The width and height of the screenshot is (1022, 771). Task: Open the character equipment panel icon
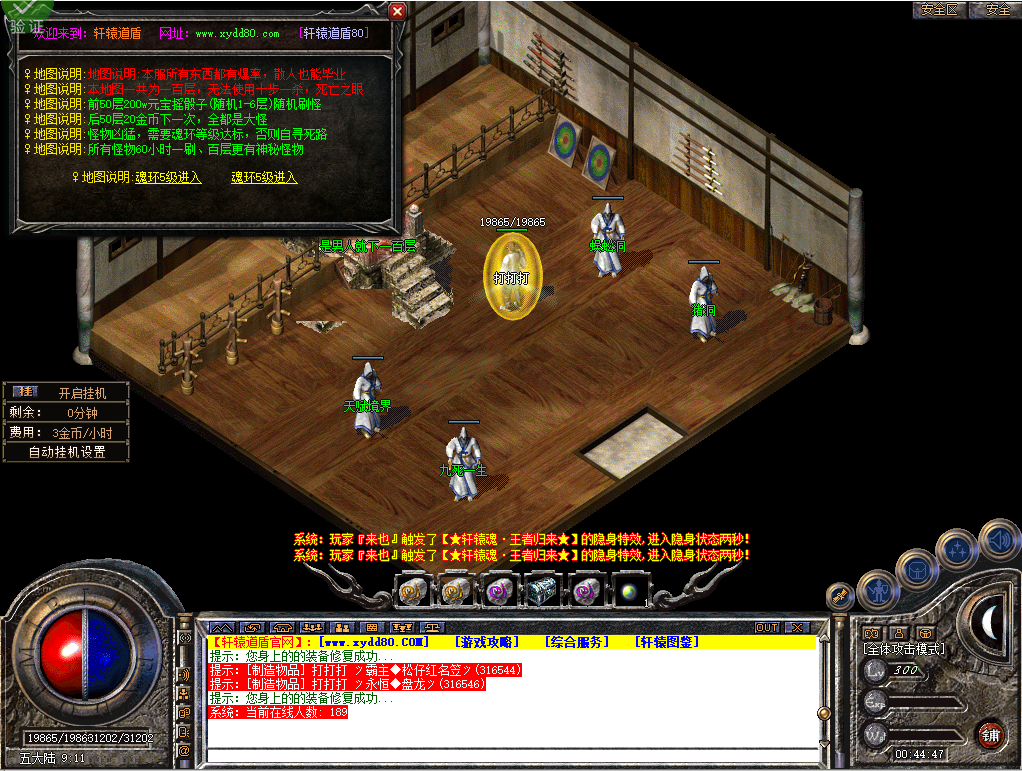pos(877,590)
